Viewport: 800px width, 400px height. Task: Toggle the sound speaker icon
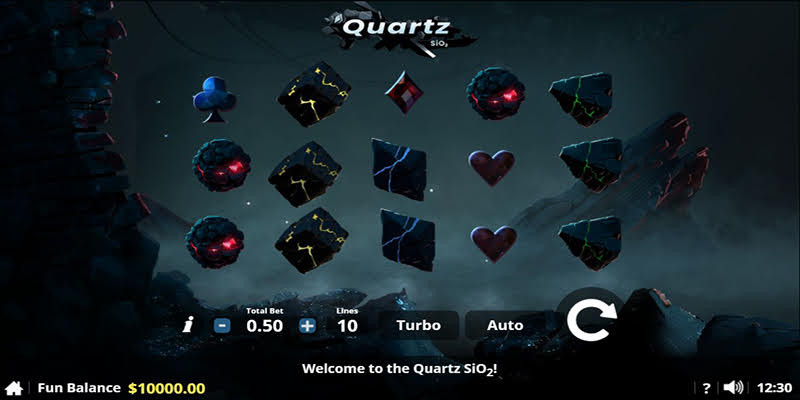[x=734, y=388]
